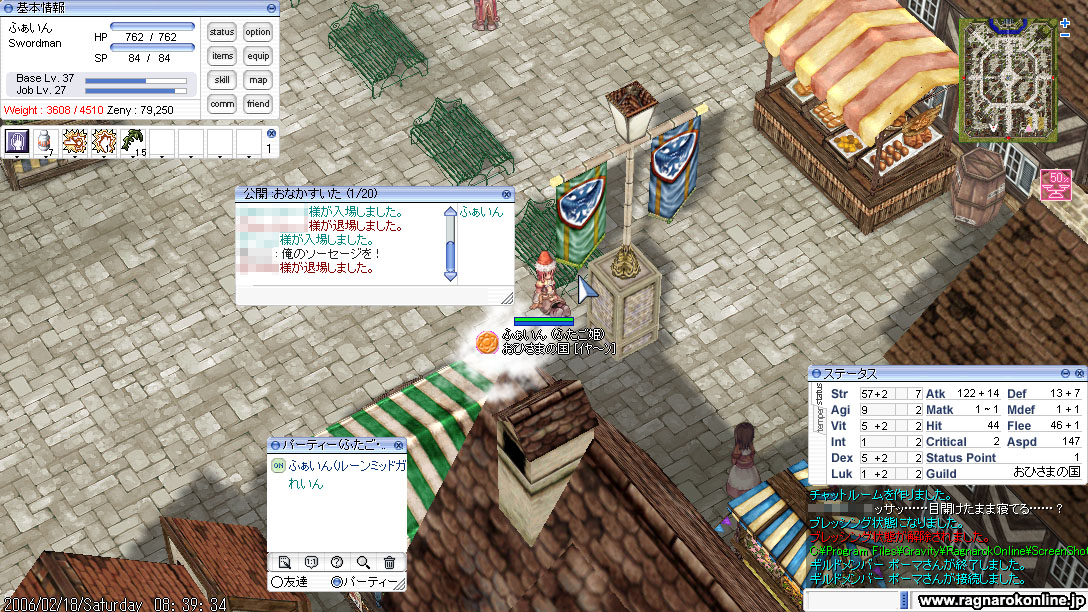Select the 友達 radio option
Screen dimensions: 1088x612
[277, 581]
